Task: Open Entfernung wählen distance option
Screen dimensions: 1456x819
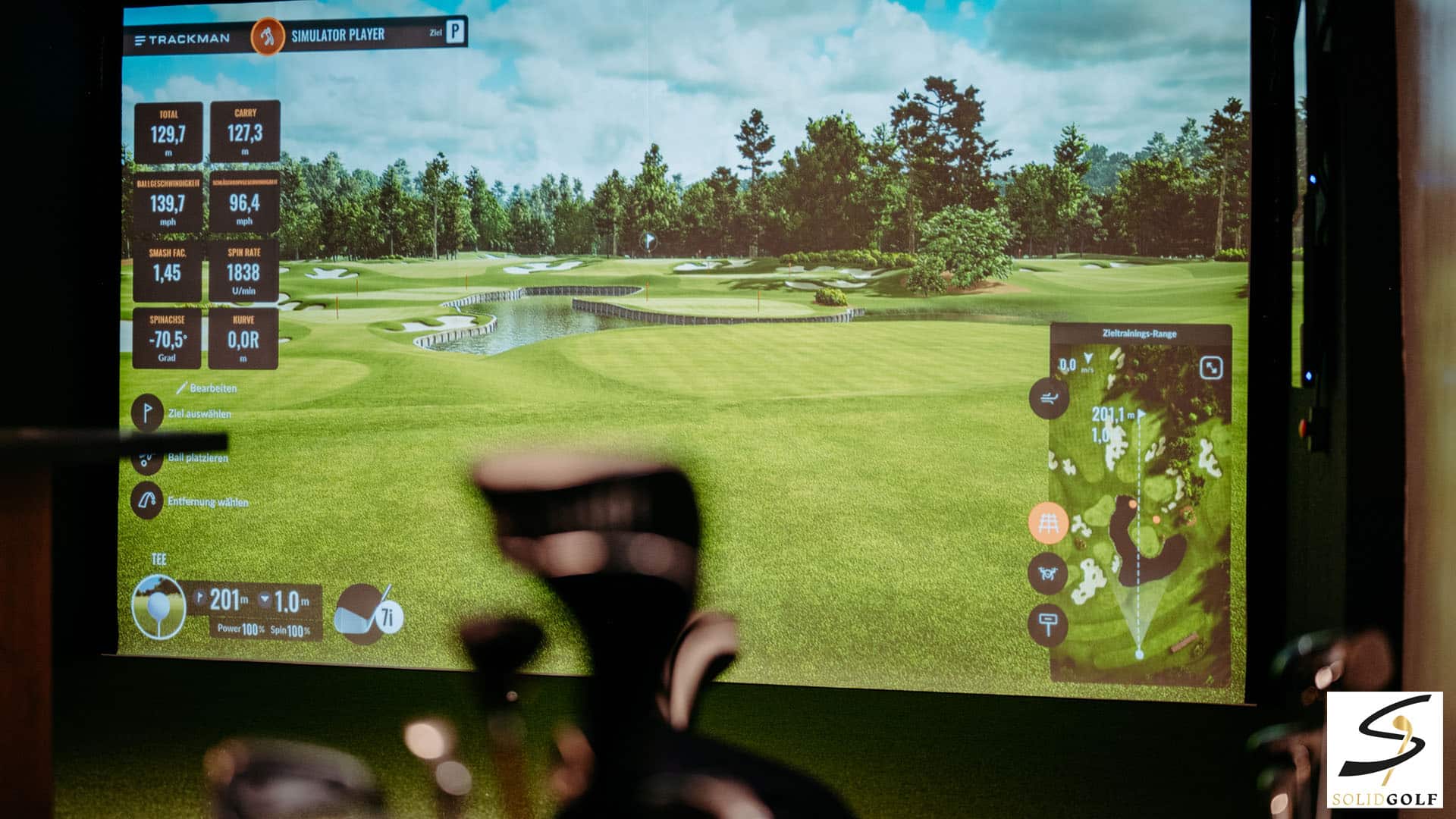Action: click(147, 501)
